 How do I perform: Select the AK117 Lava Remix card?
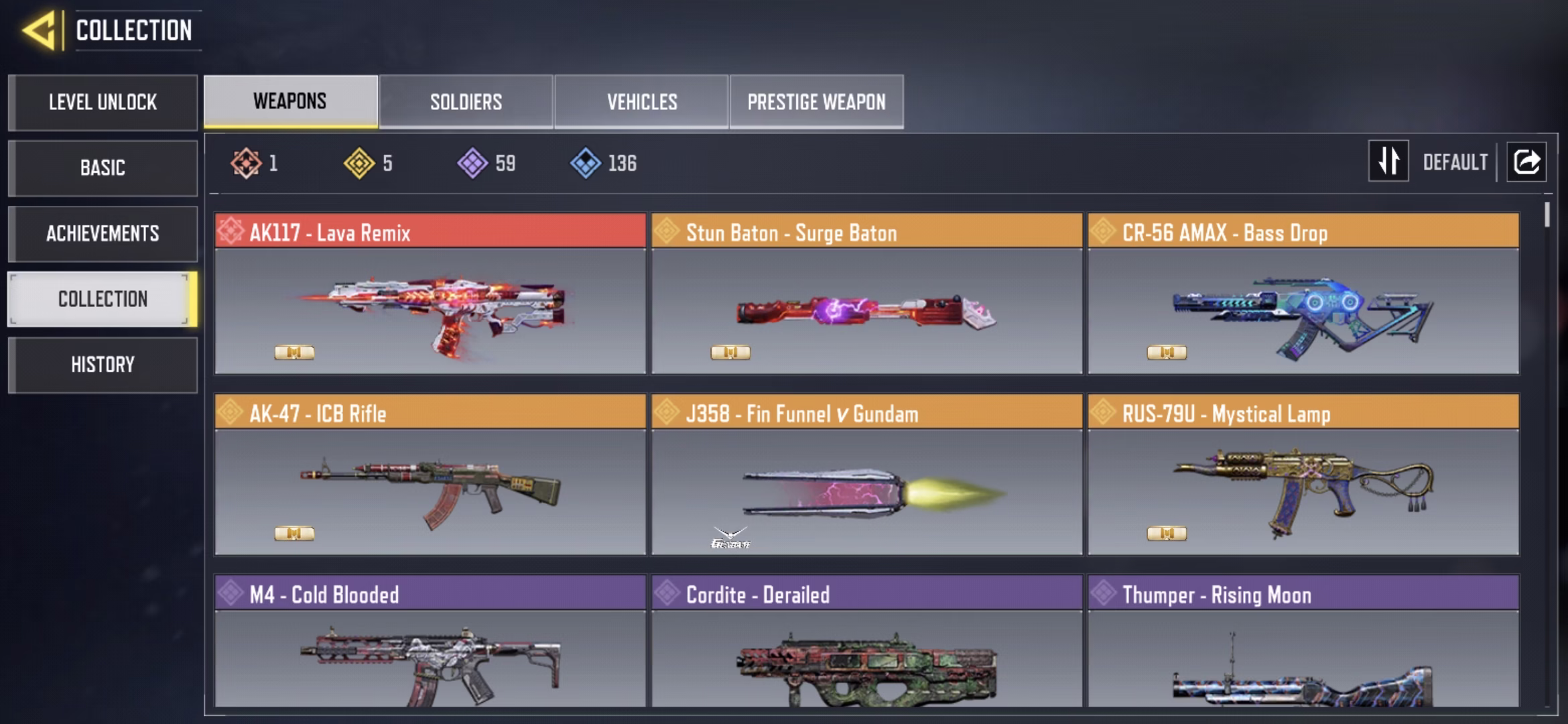(430, 294)
